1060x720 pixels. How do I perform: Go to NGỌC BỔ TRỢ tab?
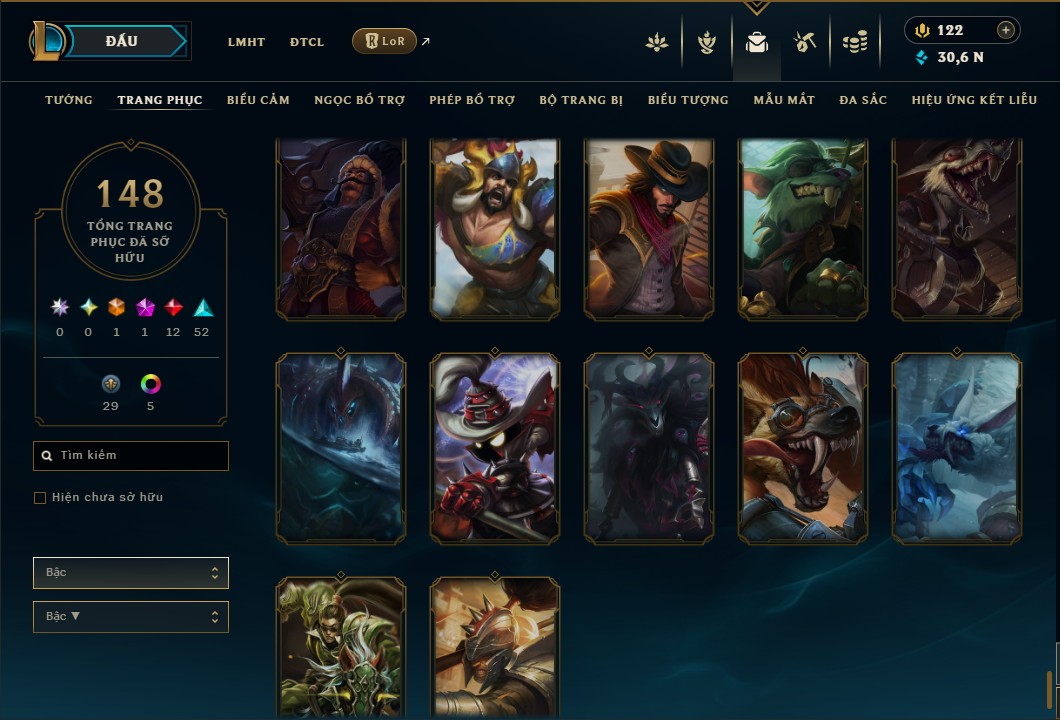pos(359,100)
